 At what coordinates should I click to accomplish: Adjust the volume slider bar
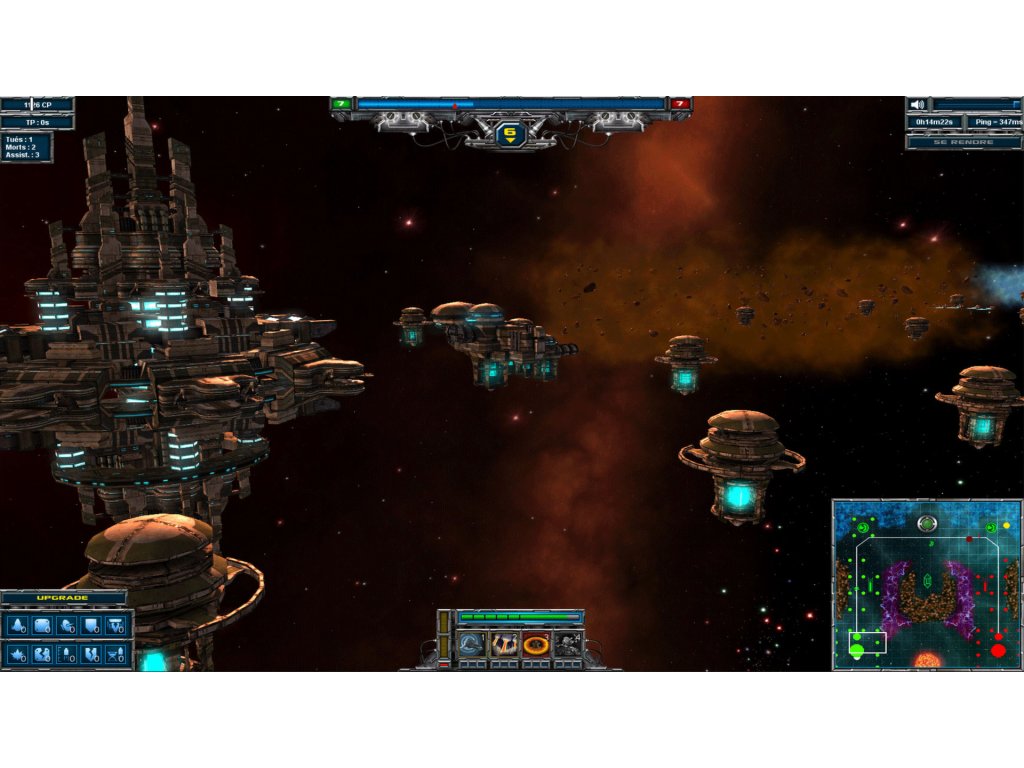click(x=976, y=104)
